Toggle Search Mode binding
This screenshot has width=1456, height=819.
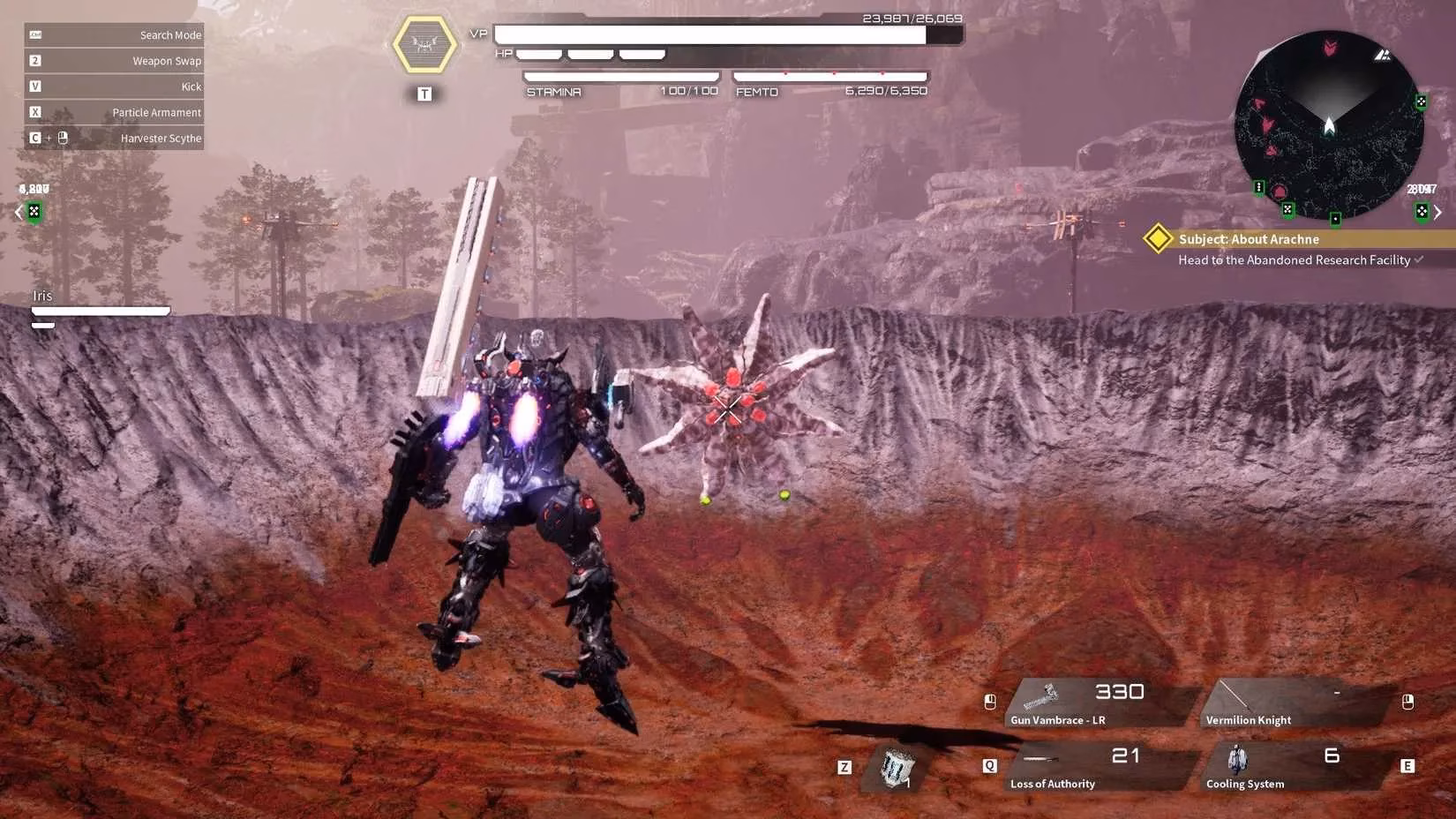(115, 34)
